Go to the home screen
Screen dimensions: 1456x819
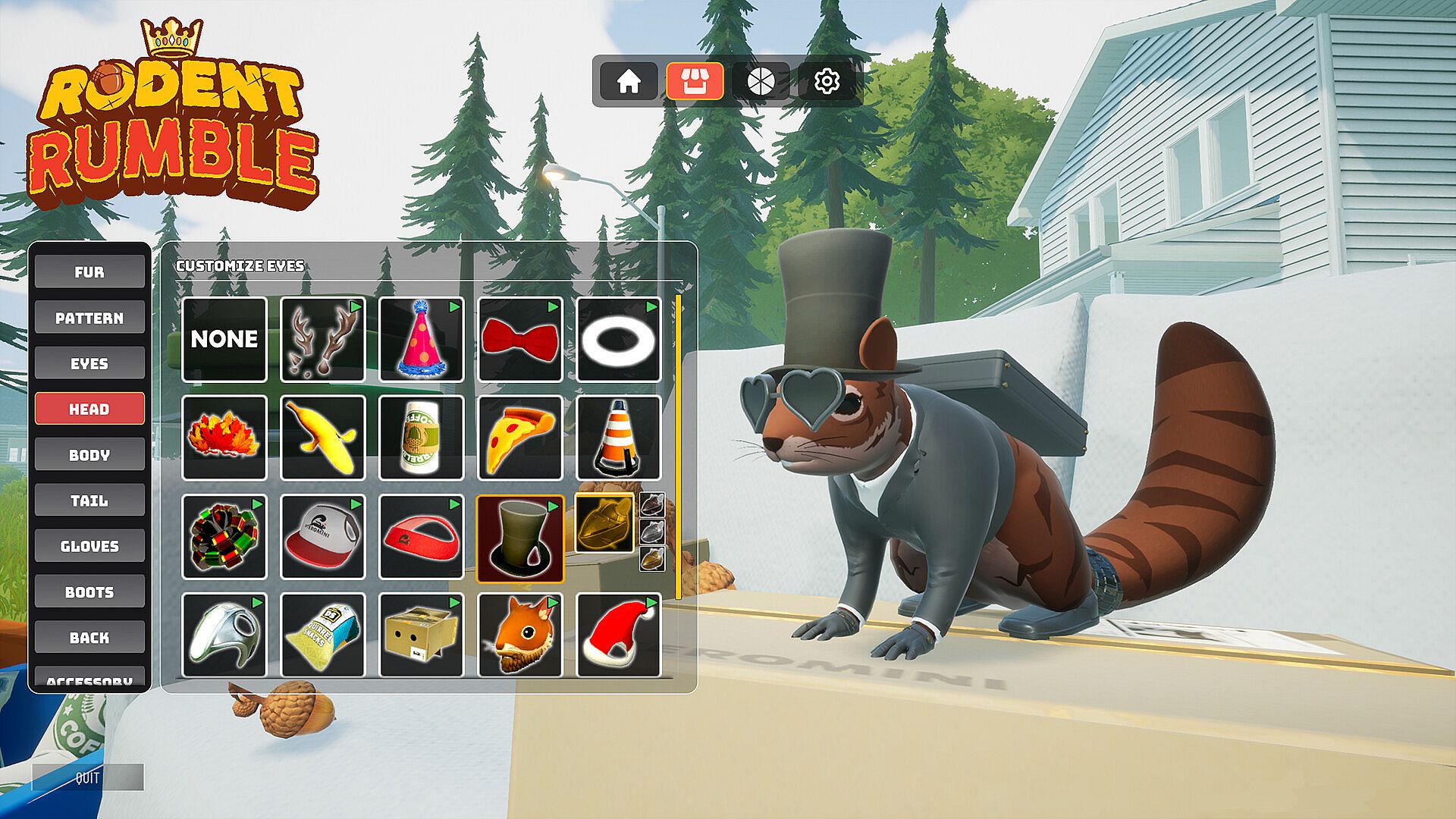[628, 81]
